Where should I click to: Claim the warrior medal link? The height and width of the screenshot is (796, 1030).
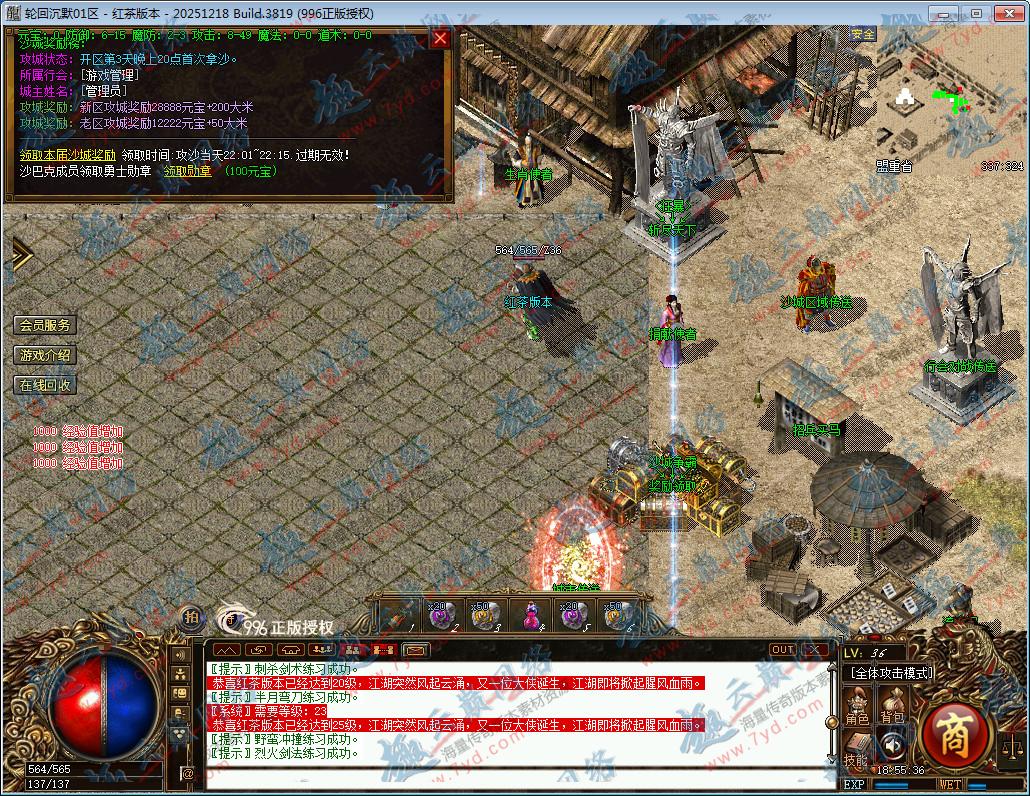click(x=188, y=171)
